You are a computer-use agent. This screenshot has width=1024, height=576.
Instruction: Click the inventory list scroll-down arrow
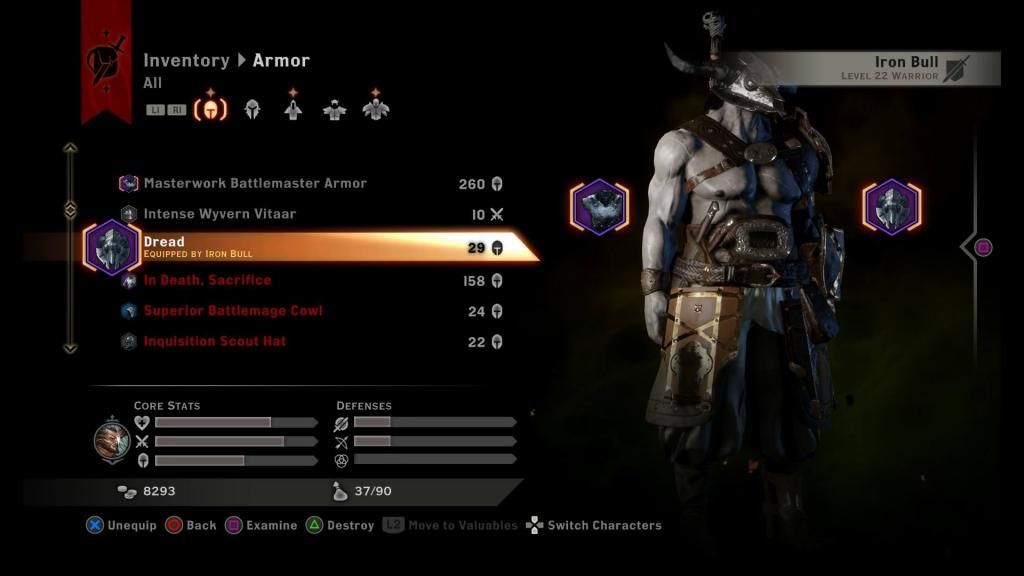point(70,348)
